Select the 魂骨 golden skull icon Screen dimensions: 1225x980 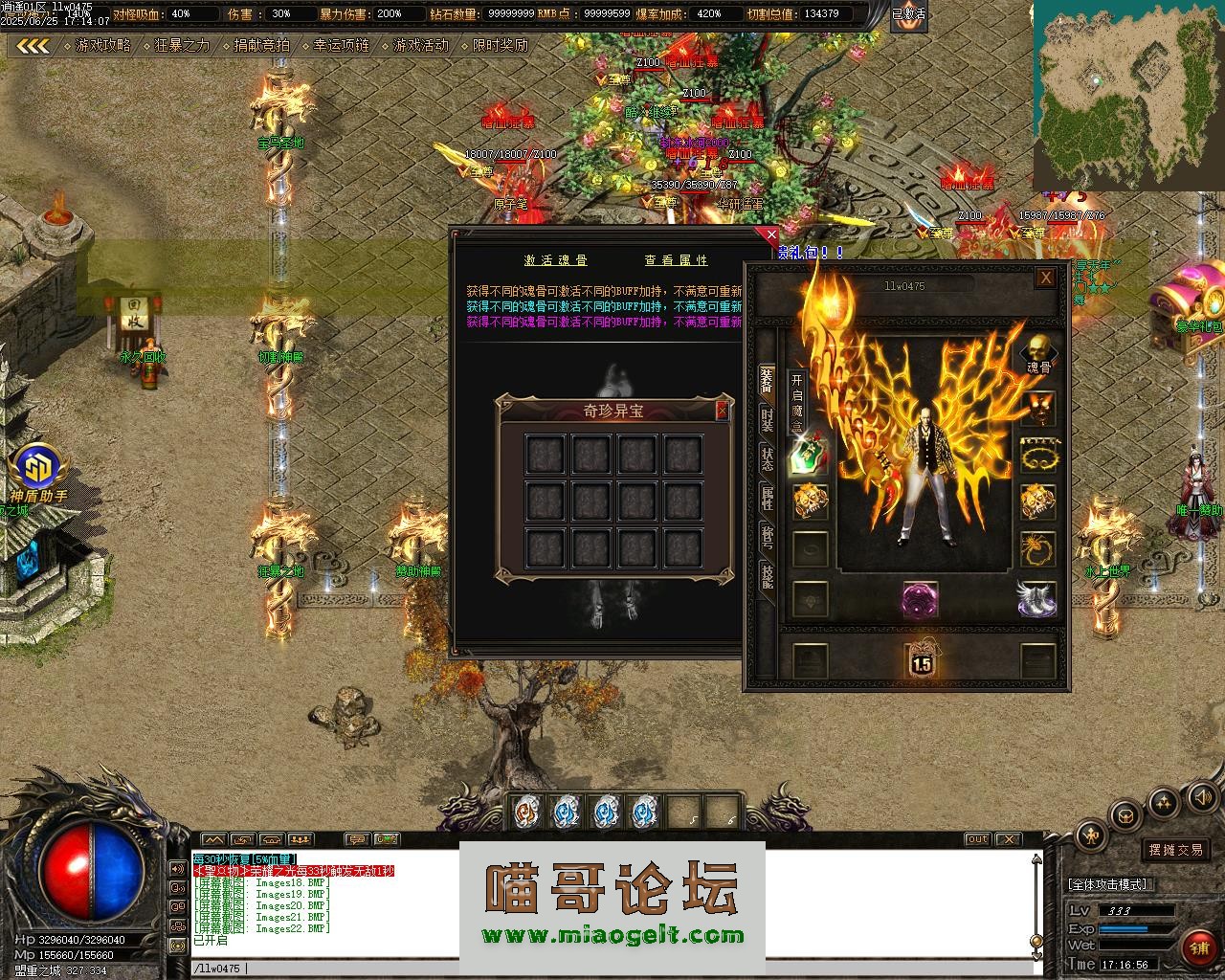coord(1038,350)
